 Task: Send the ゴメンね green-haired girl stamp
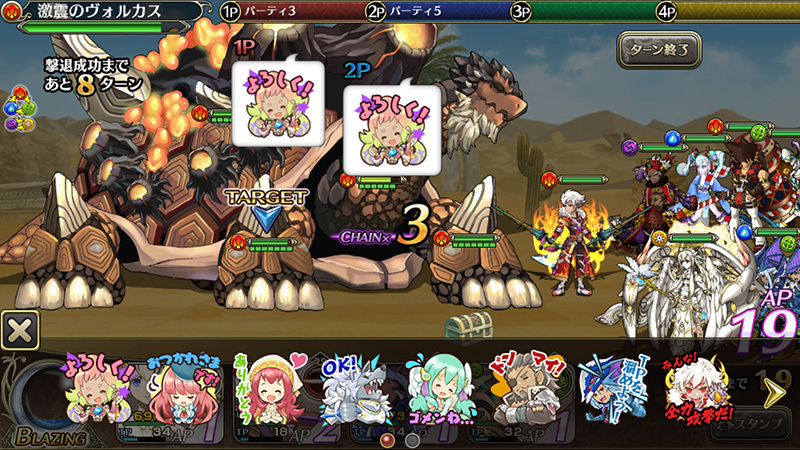coord(440,388)
